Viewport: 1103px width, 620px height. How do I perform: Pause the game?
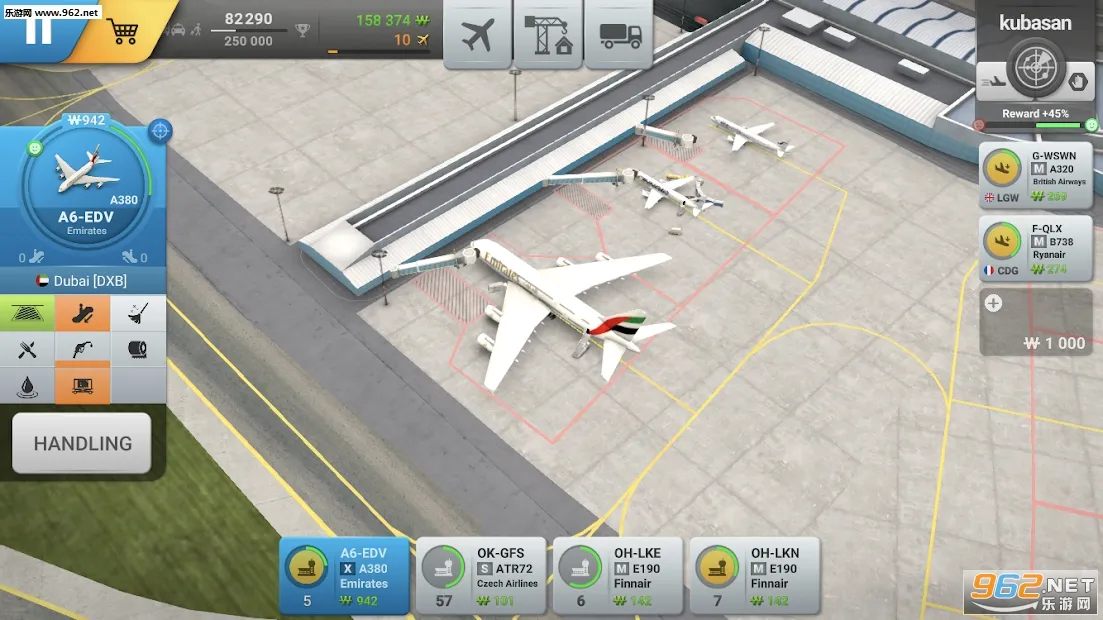pos(38,28)
